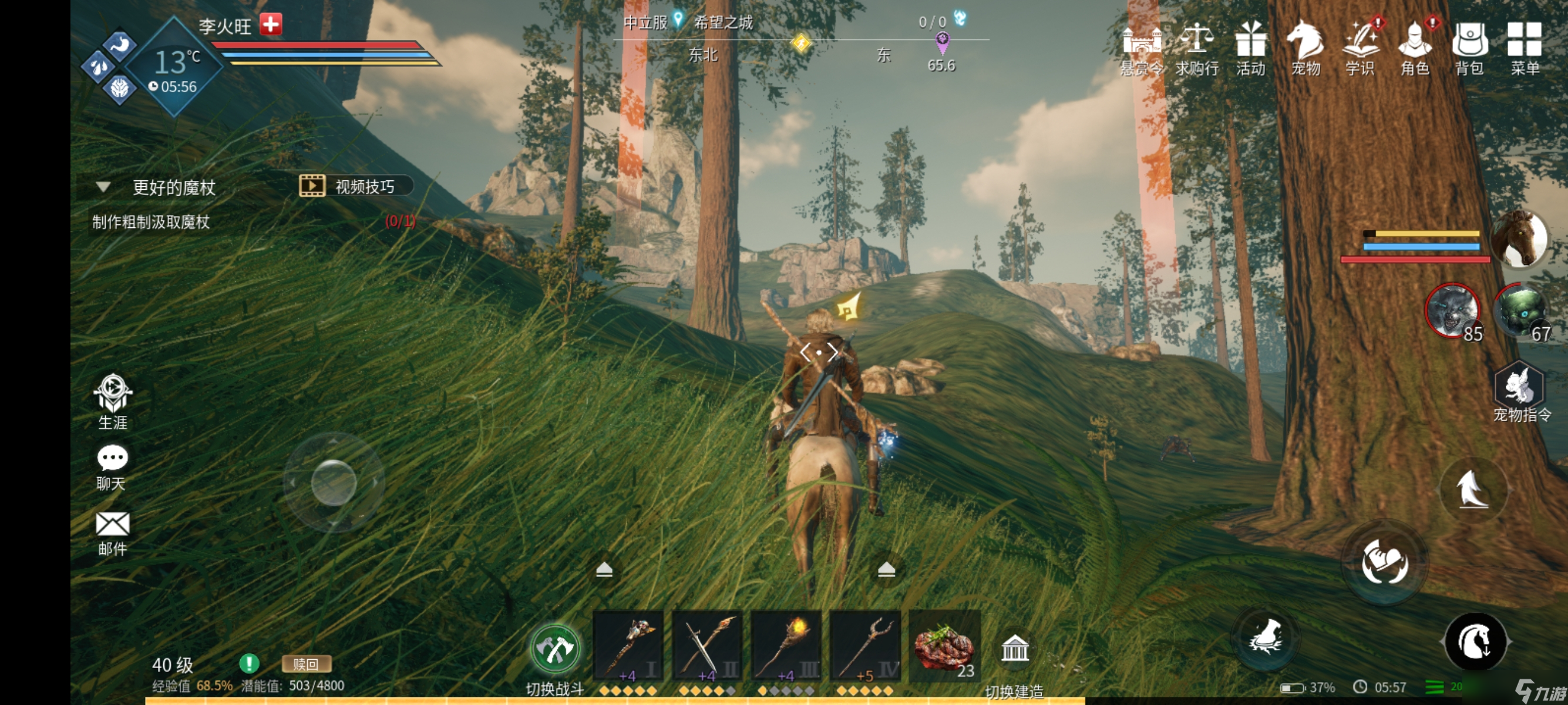Viewport: 1568px width, 705px height.
Task: Collapse the 更好的魔杖 quest tracker
Action: (103, 187)
